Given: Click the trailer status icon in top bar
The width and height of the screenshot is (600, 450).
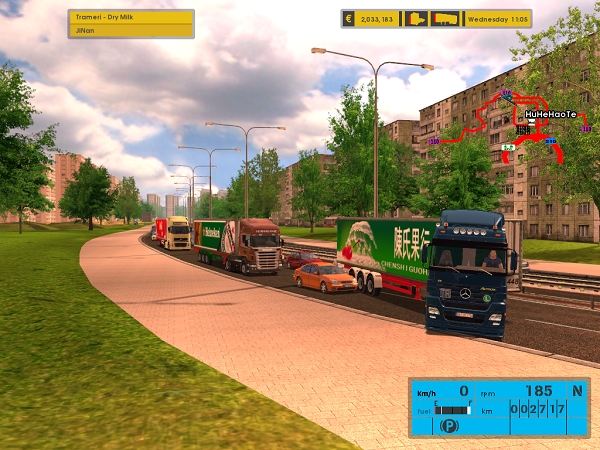Looking at the screenshot, I should [x=445, y=18].
